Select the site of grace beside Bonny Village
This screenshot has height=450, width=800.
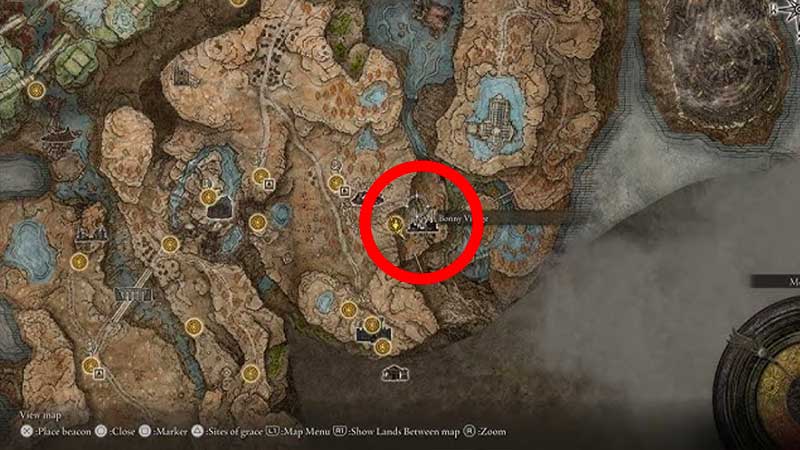click(397, 224)
